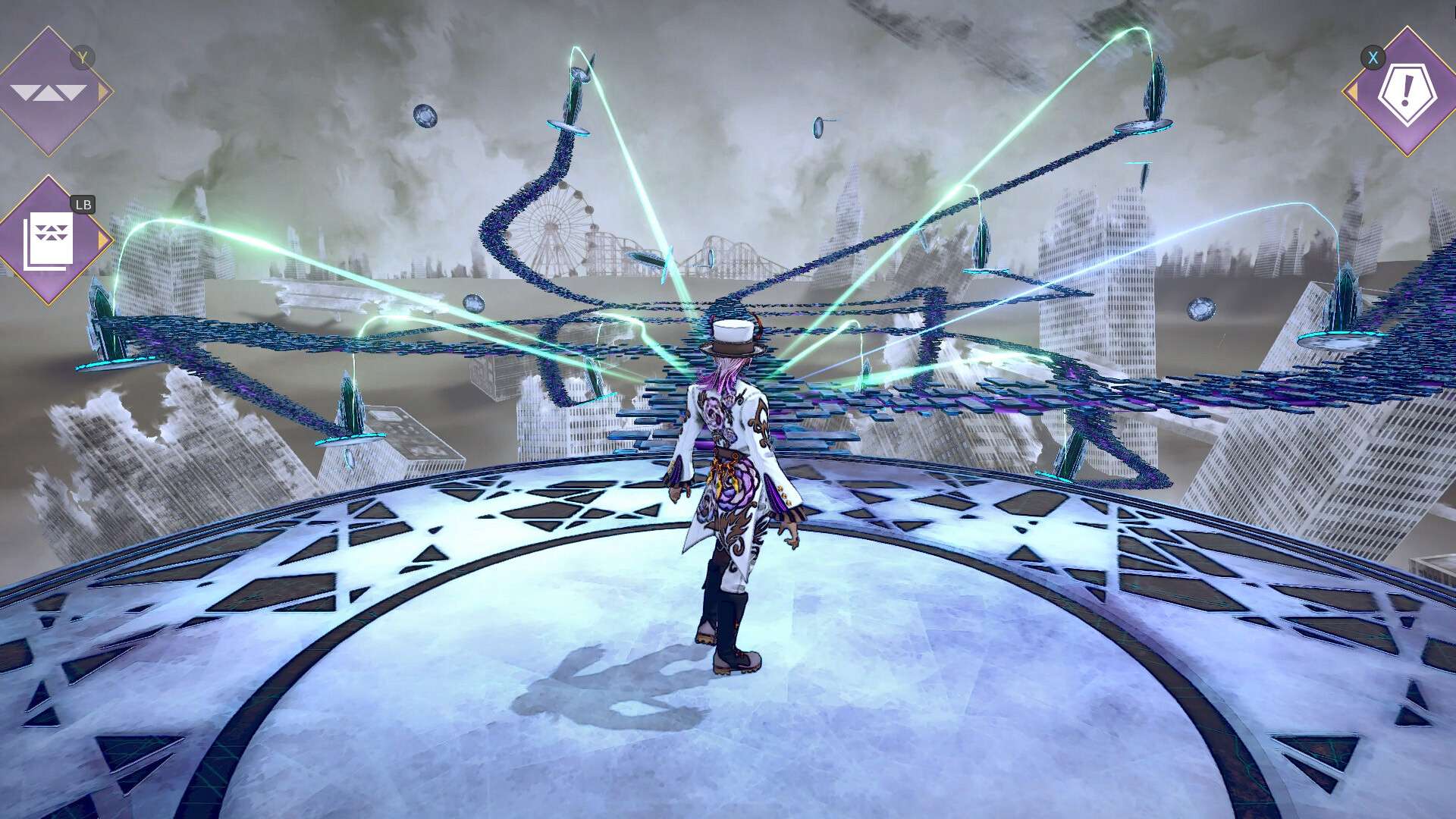Screen dimensions: 1456x819
Task: Open the exclamation mark alert icon
Action: pos(1405,92)
